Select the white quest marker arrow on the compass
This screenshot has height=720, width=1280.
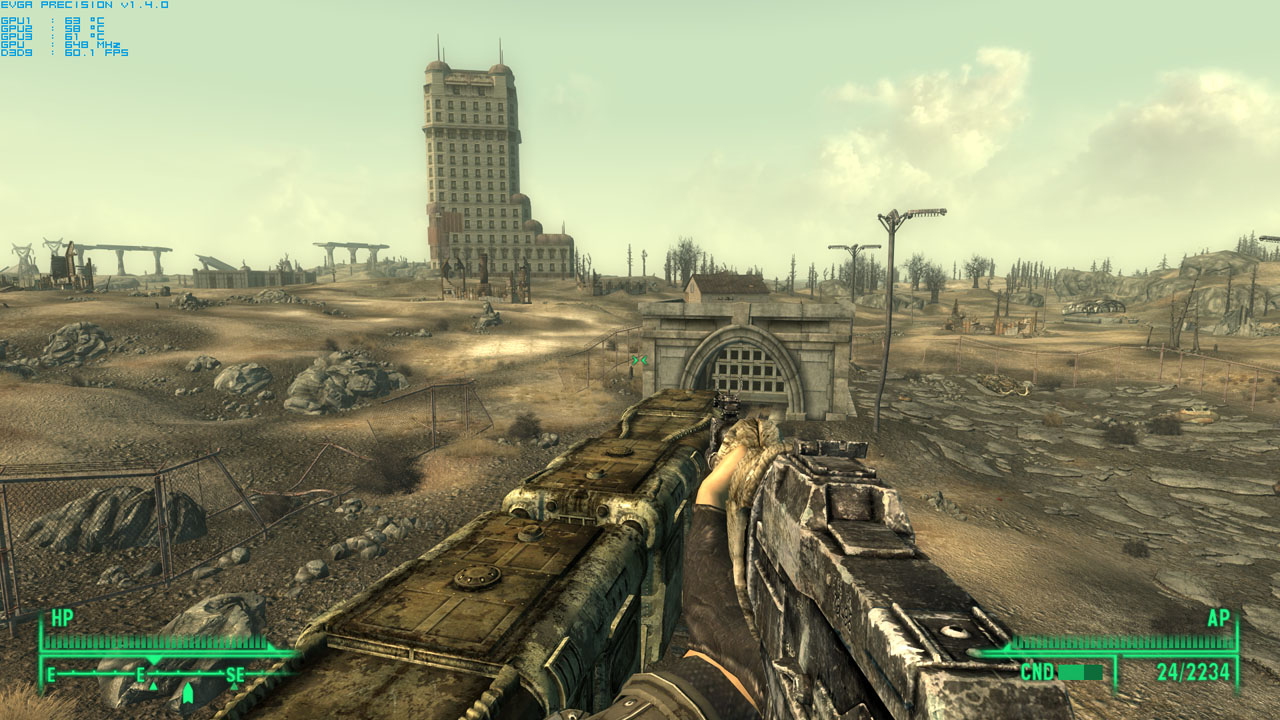[188, 693]
